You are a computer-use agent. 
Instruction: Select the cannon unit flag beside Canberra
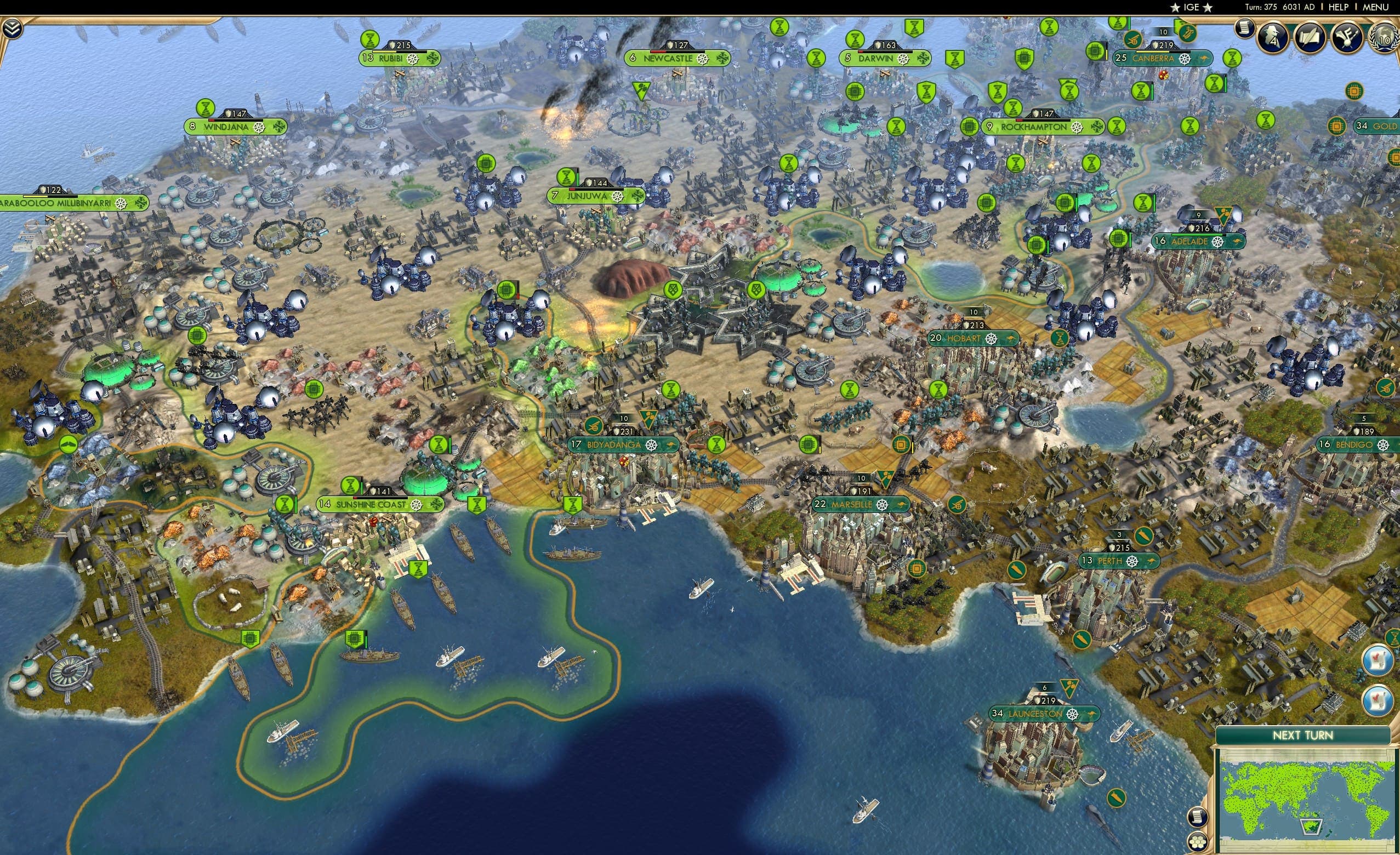click(x=1132, y=41)
